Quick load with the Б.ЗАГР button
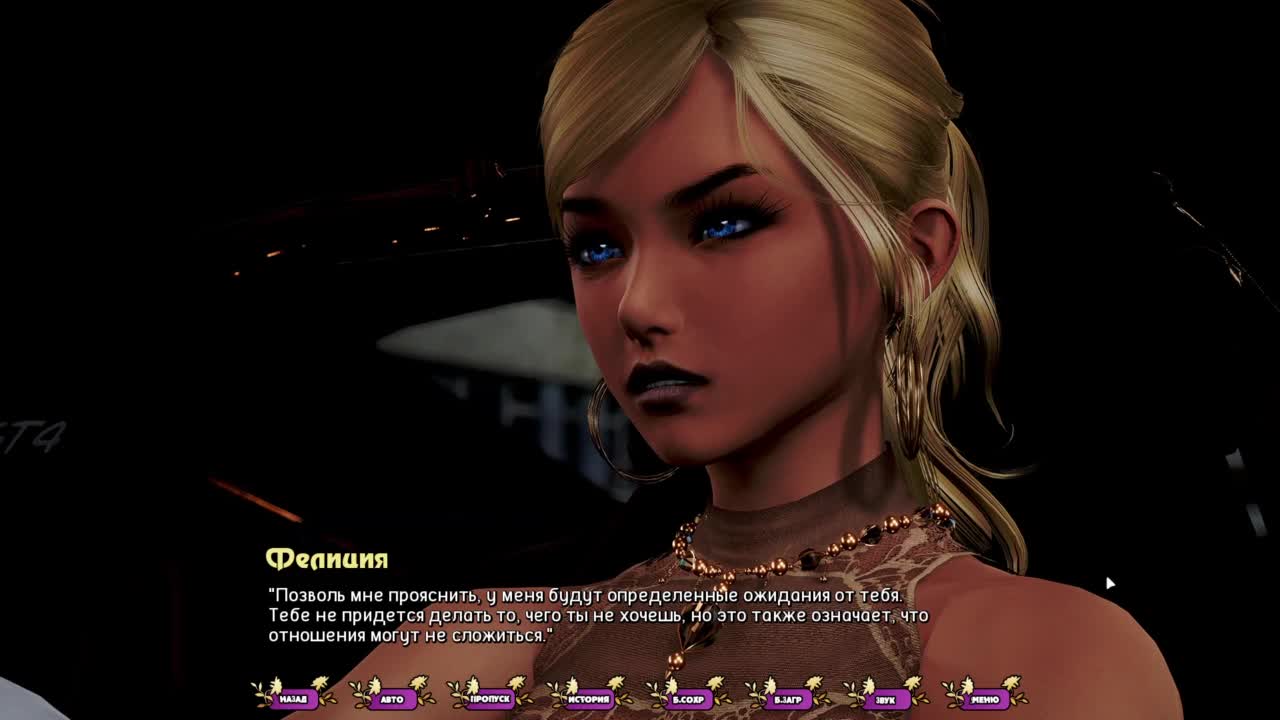The image size is (1280, 720). click(x=787, y=699)
